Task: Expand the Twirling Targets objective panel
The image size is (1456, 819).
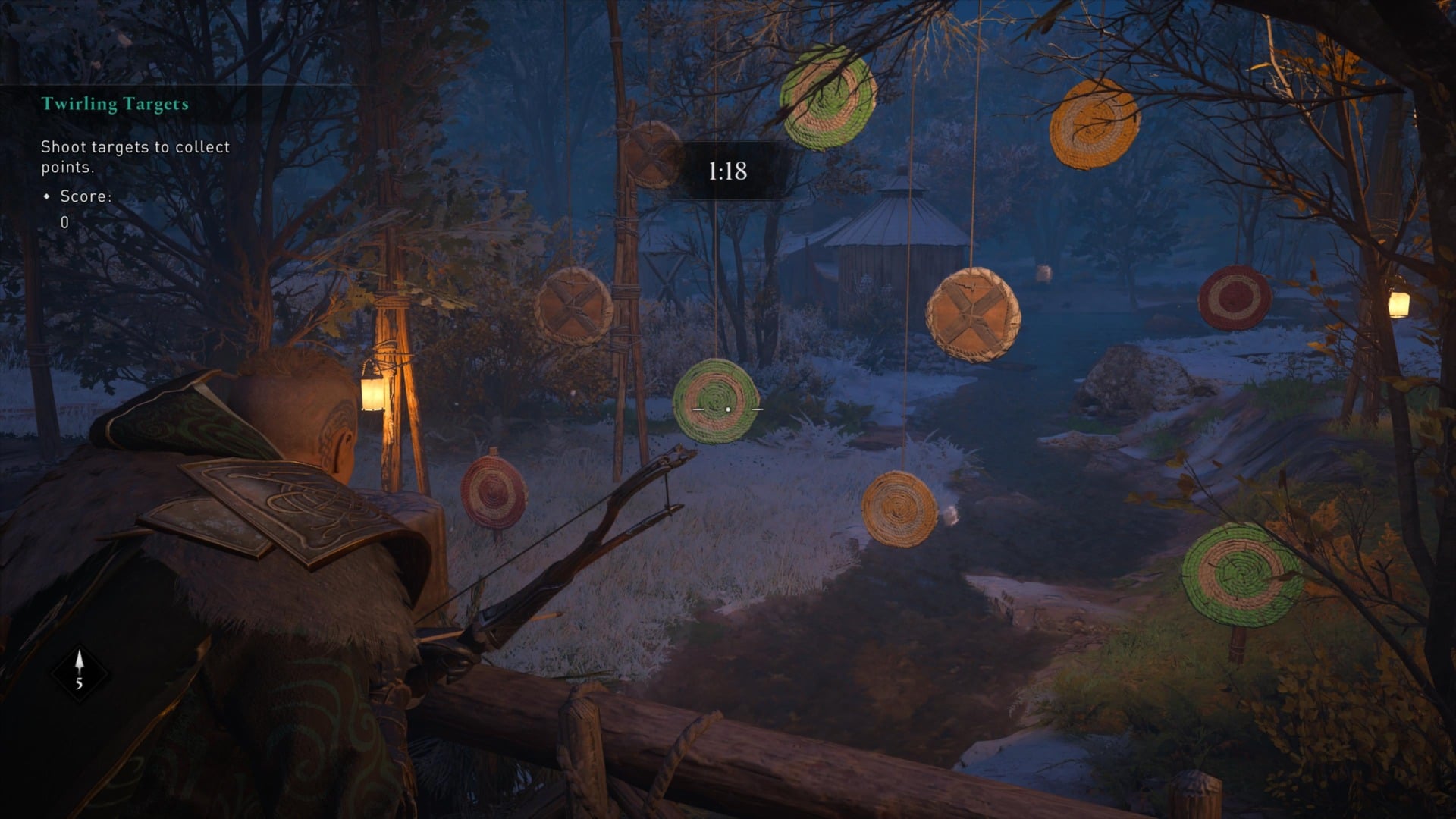Action: point(114,105)
